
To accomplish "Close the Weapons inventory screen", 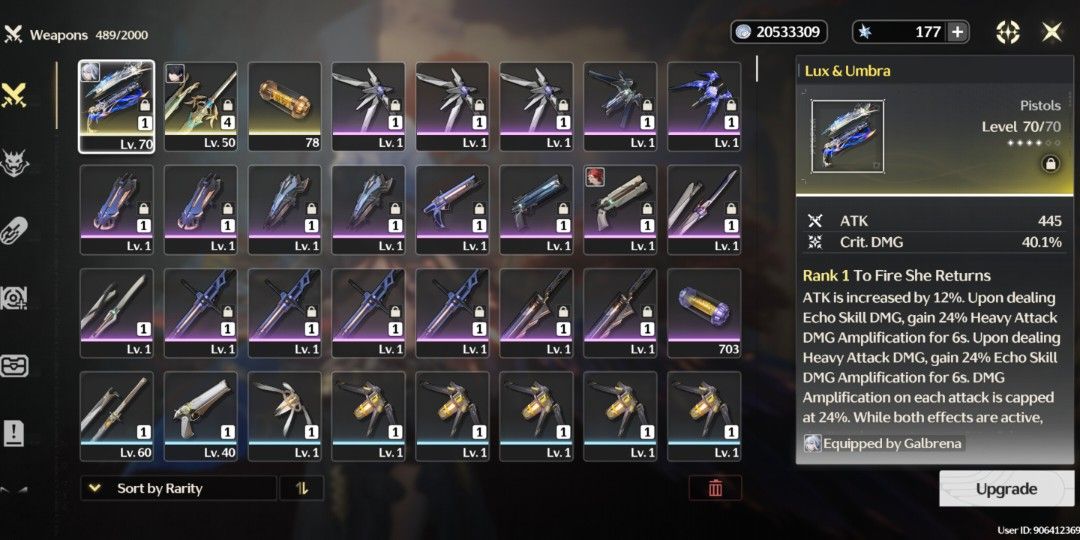I will click(x=1052, y=32).
